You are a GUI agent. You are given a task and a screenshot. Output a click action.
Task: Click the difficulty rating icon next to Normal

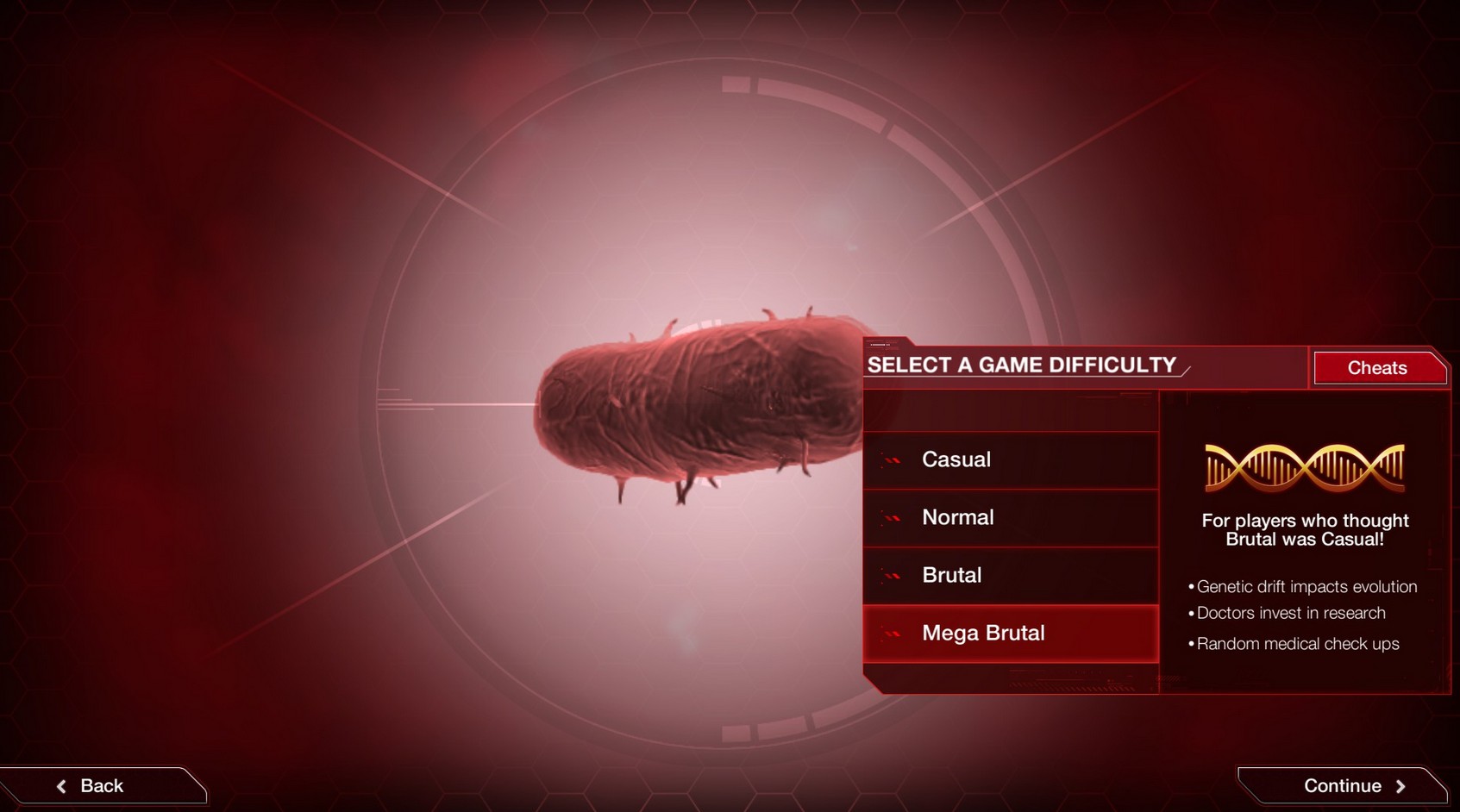click(x=890, y=517)
